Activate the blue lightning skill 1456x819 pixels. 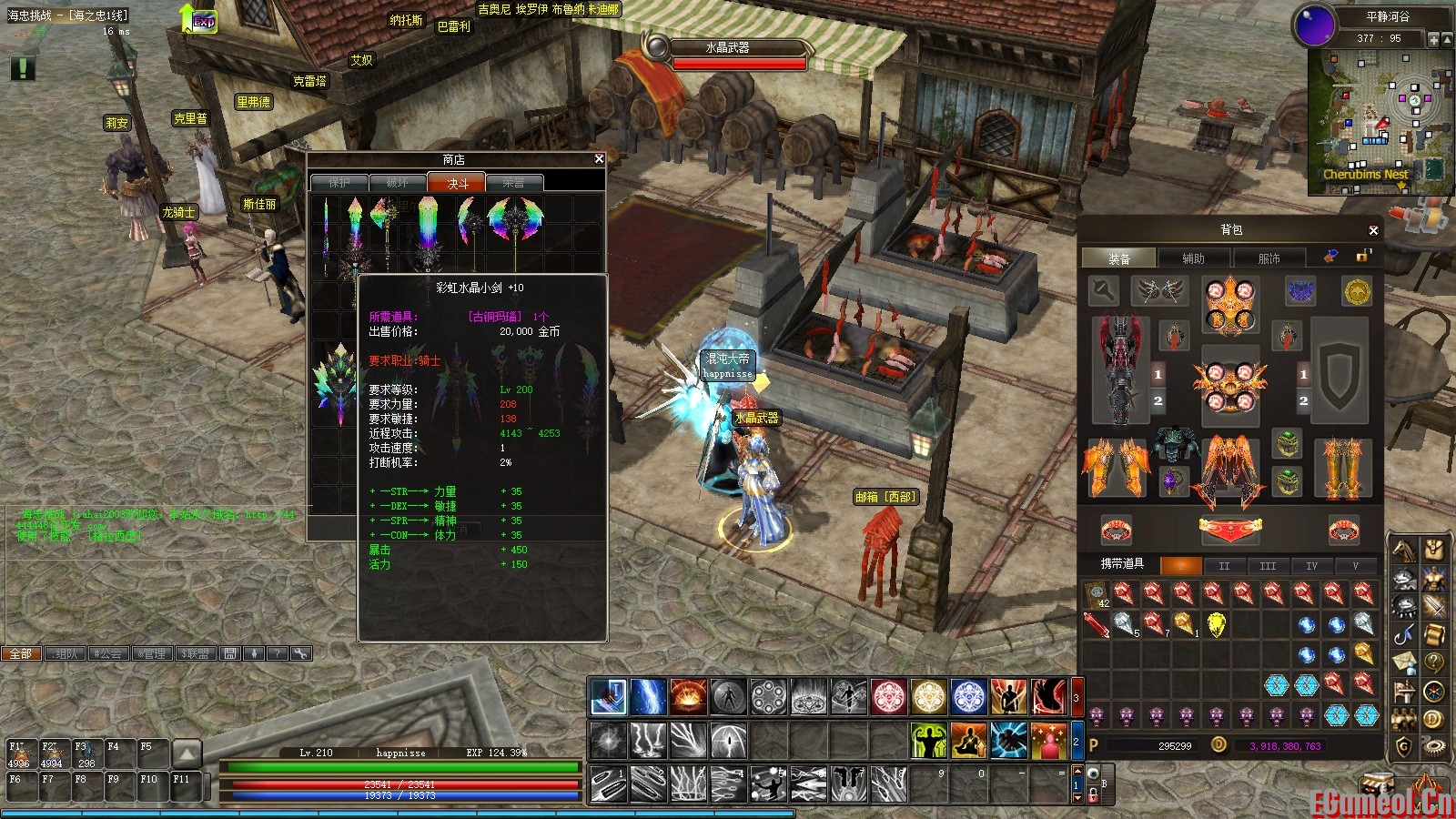(649, 697)
